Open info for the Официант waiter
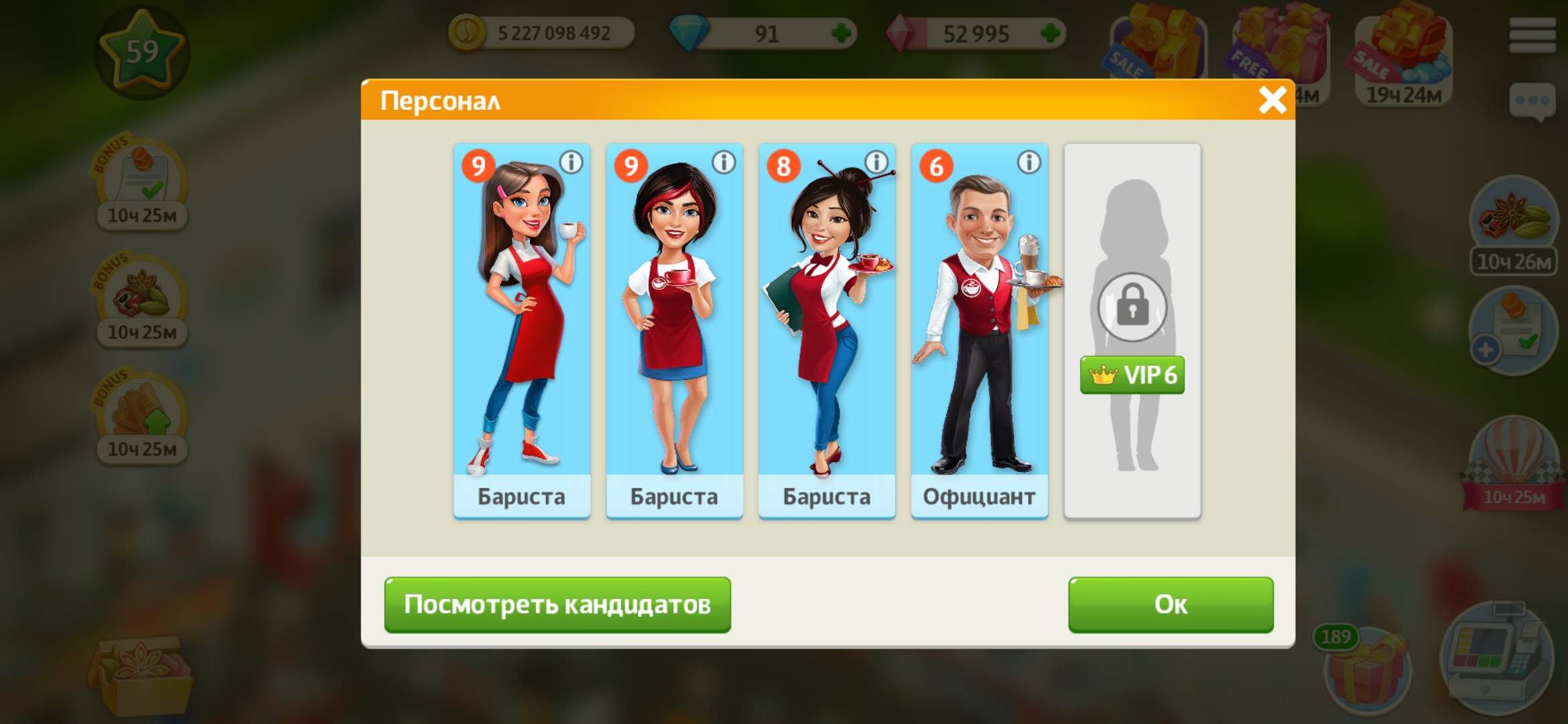Viewport: 1568px width, 724px height. click(x=1029, y=162)
